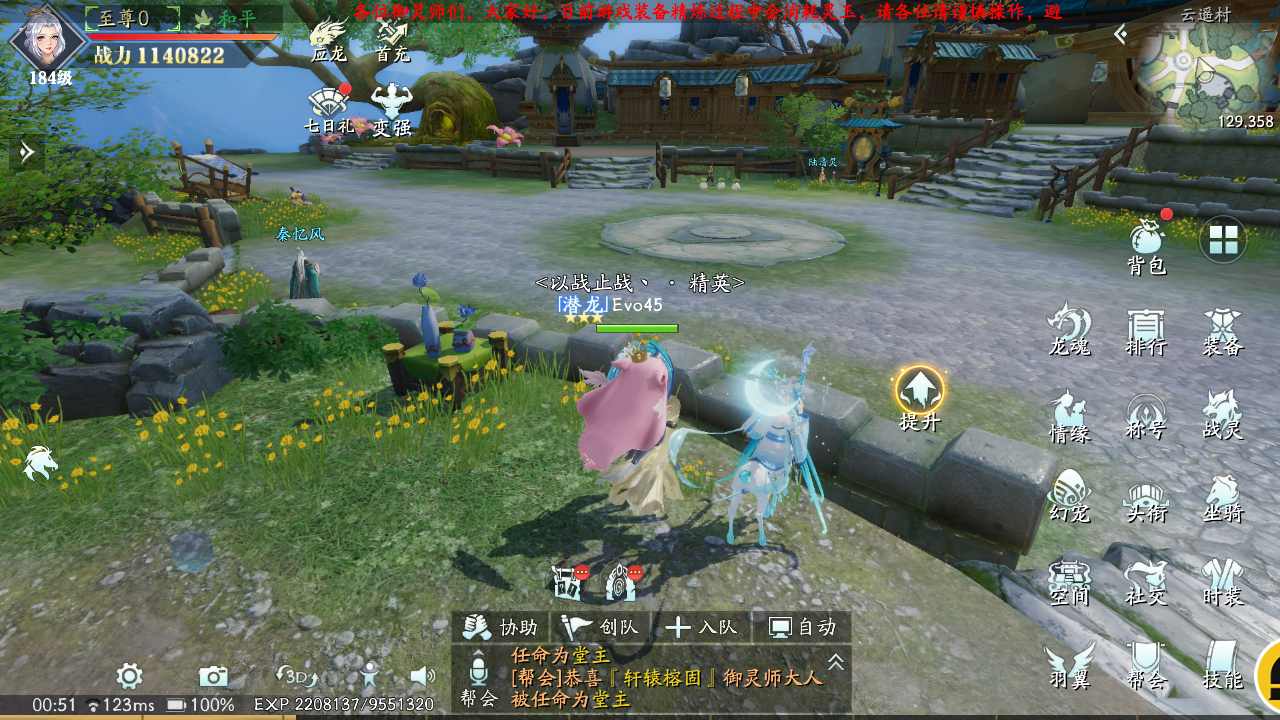Choose 入队 to join a team
This screenshot has width=1280, height=720.
pyautogui.click(x=702, y=627)
